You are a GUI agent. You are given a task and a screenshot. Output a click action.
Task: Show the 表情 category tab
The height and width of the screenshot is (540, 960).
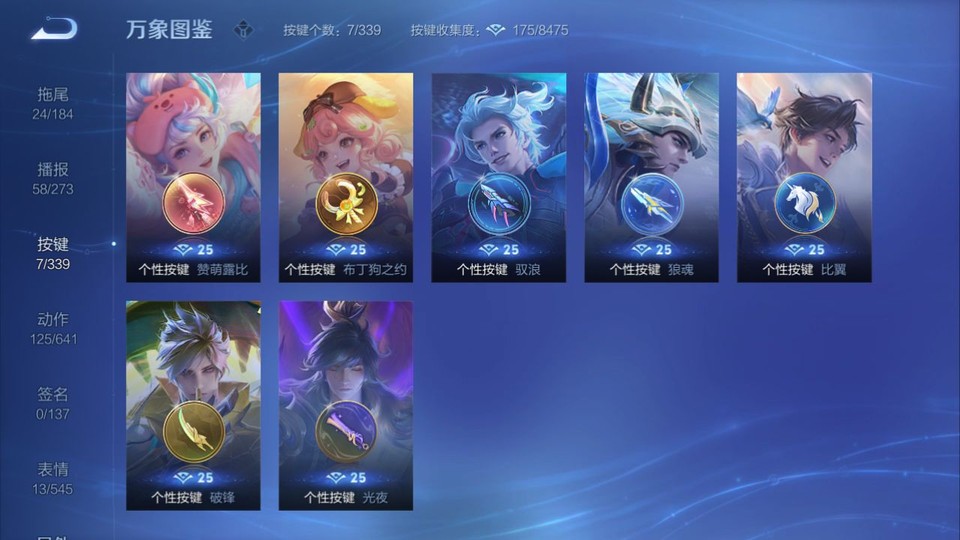pos(54,478)
